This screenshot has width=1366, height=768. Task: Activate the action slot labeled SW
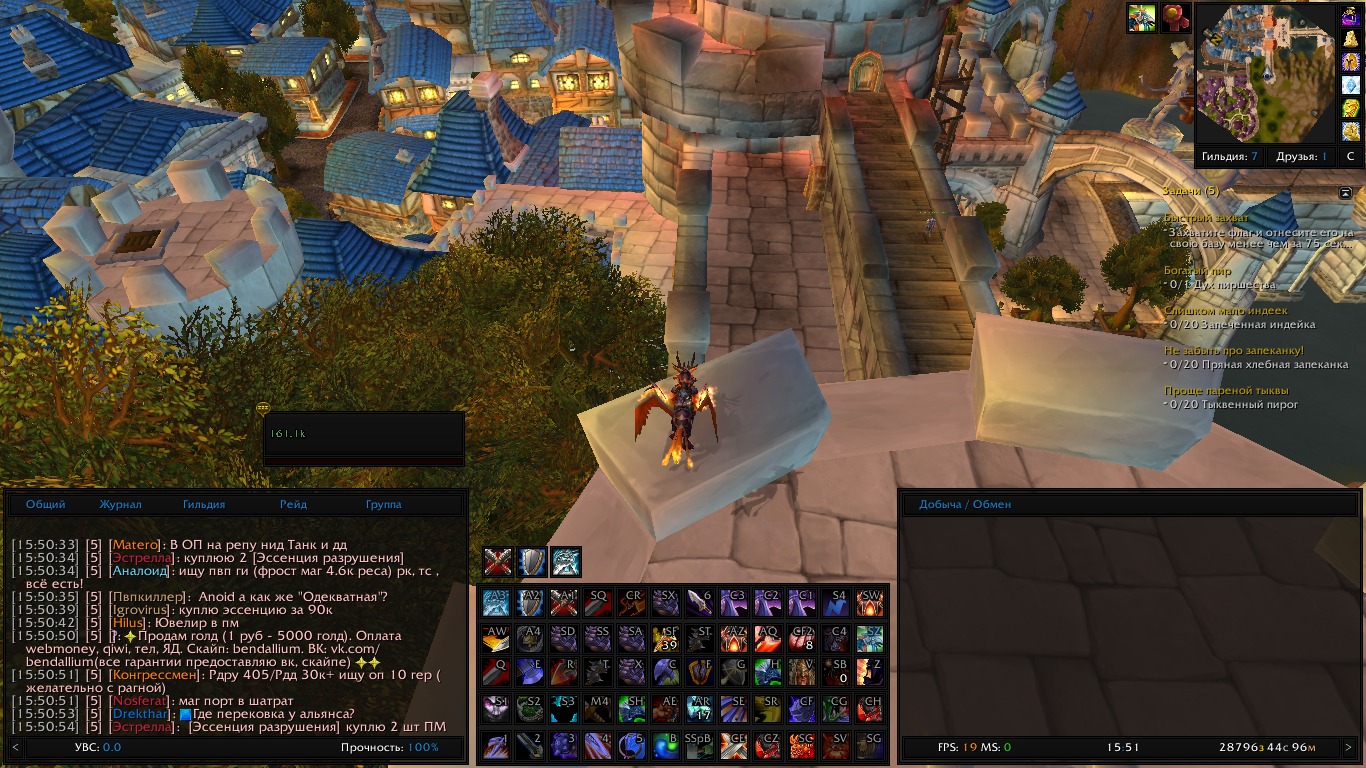coord(870,603)
